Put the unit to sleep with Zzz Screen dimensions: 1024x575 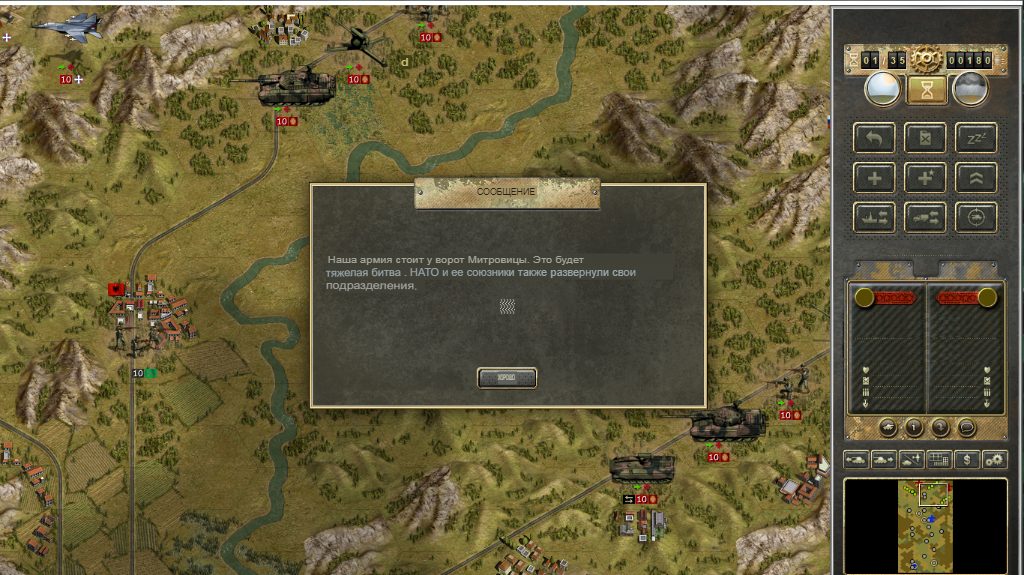click(x=977, y=138)
